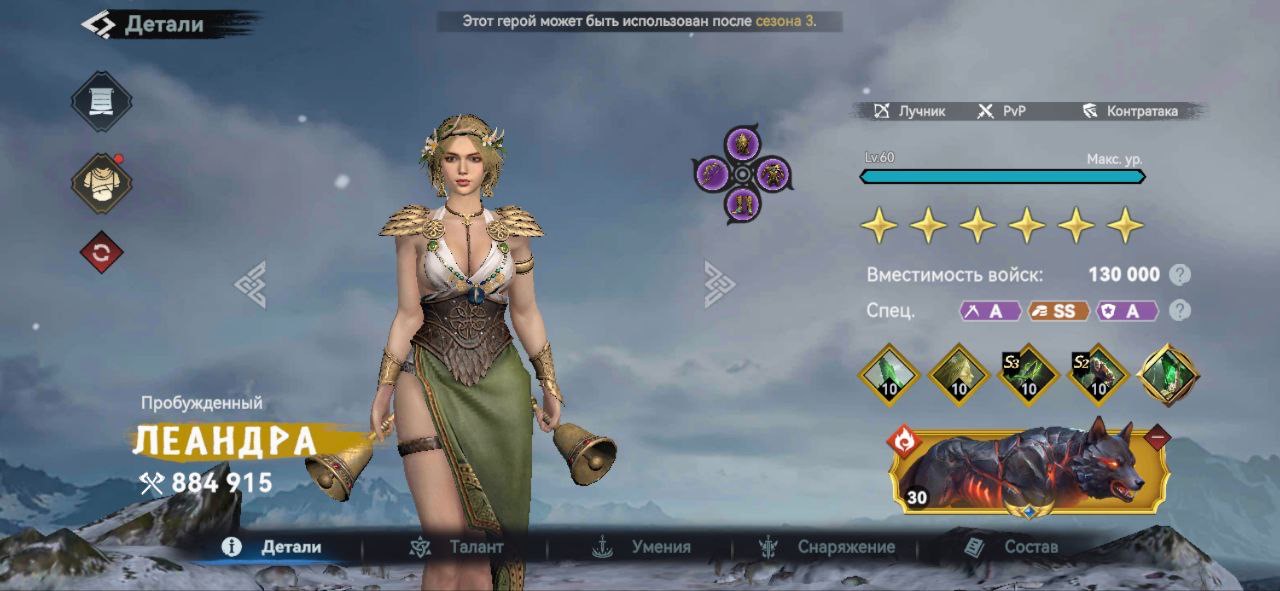Select the second skill icon

pos(959,375)
